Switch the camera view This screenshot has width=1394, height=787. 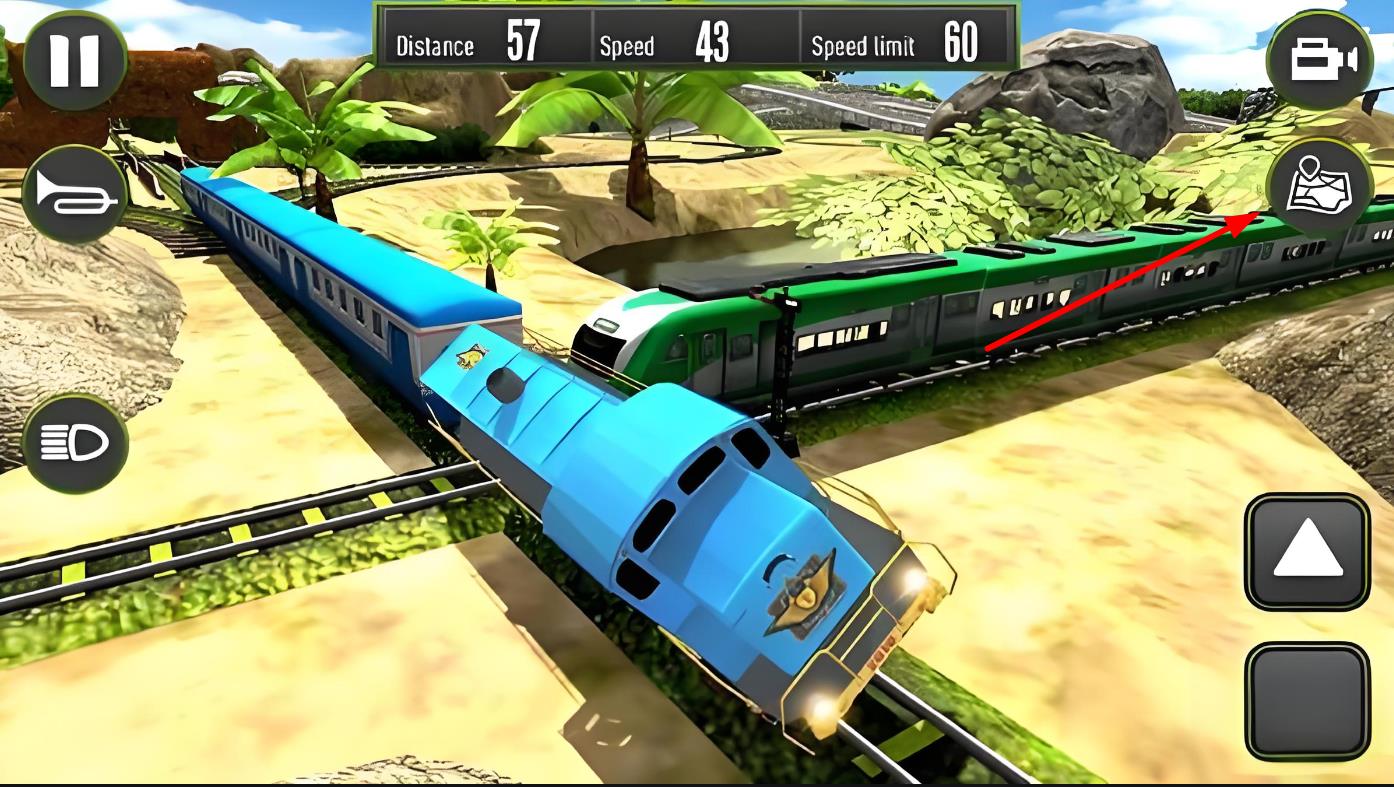(1320, 60)
